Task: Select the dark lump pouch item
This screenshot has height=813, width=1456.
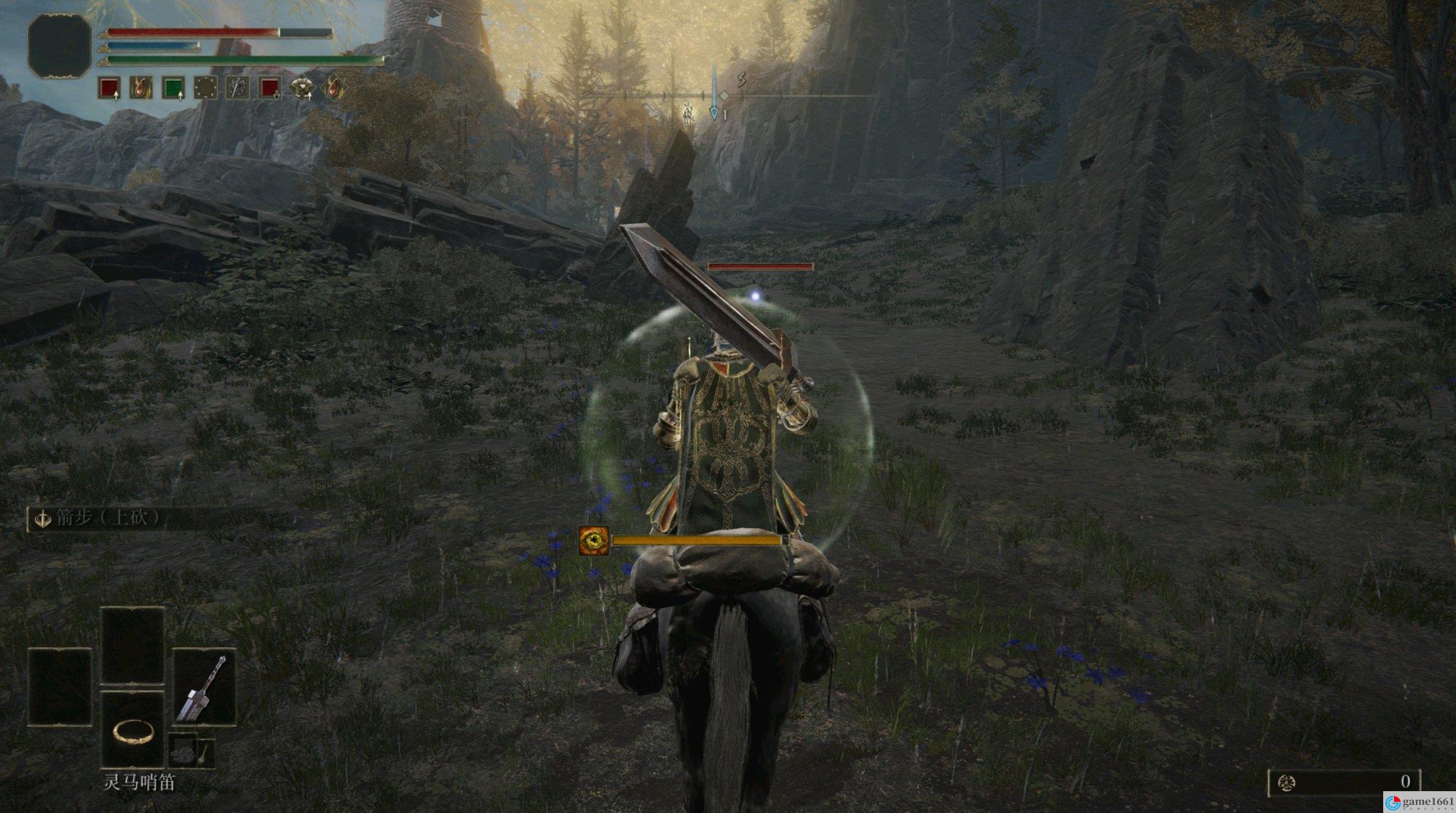Action: (x=185, y=750)
